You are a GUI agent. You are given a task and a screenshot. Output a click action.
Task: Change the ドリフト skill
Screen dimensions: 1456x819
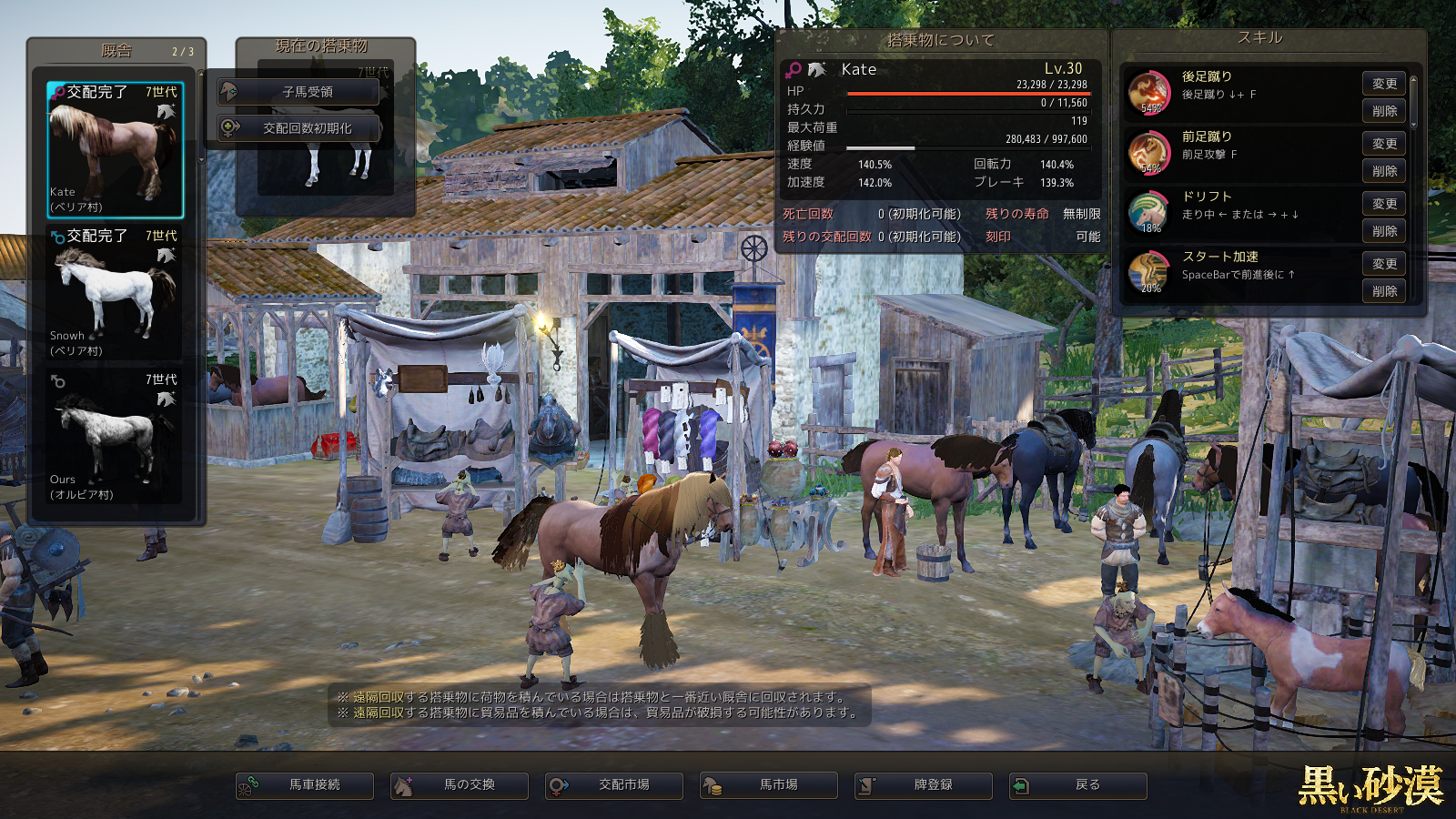point(1383,204)
